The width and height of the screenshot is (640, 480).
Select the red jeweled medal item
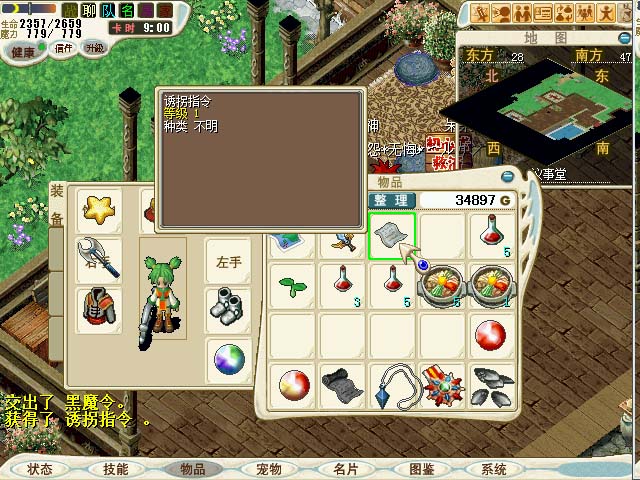point(441,385)
